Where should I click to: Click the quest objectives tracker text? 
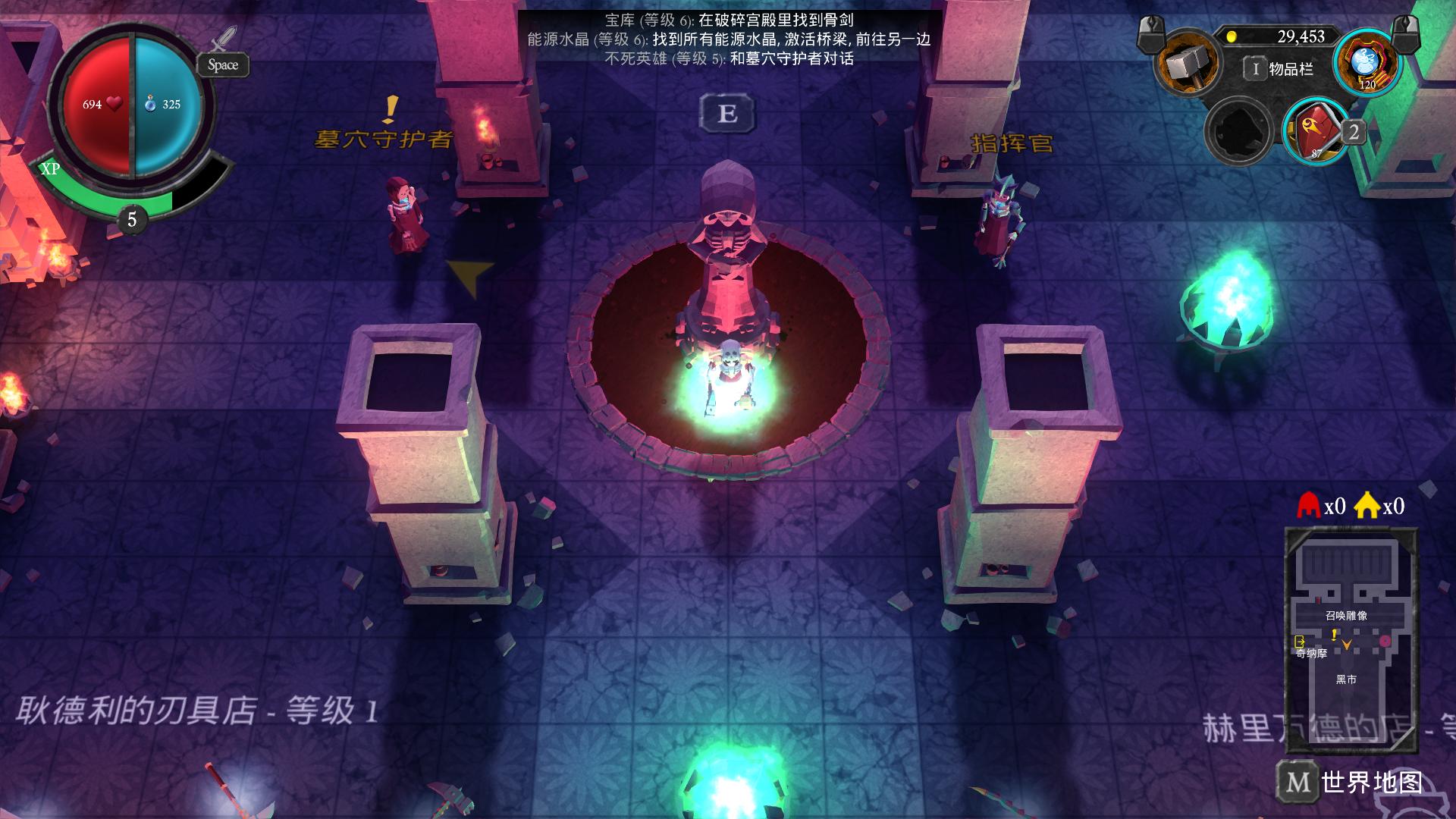click(x=729, y=39)
